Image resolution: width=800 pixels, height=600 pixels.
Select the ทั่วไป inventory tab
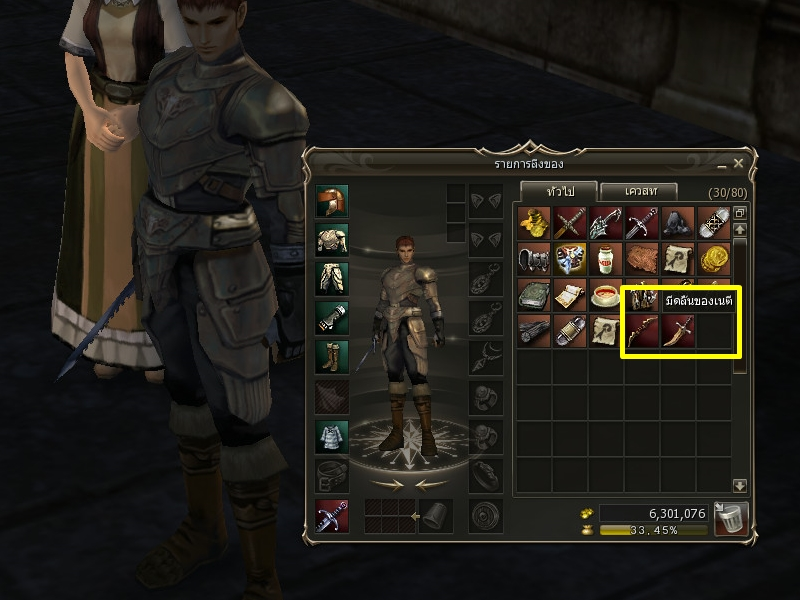click(558, 190)
